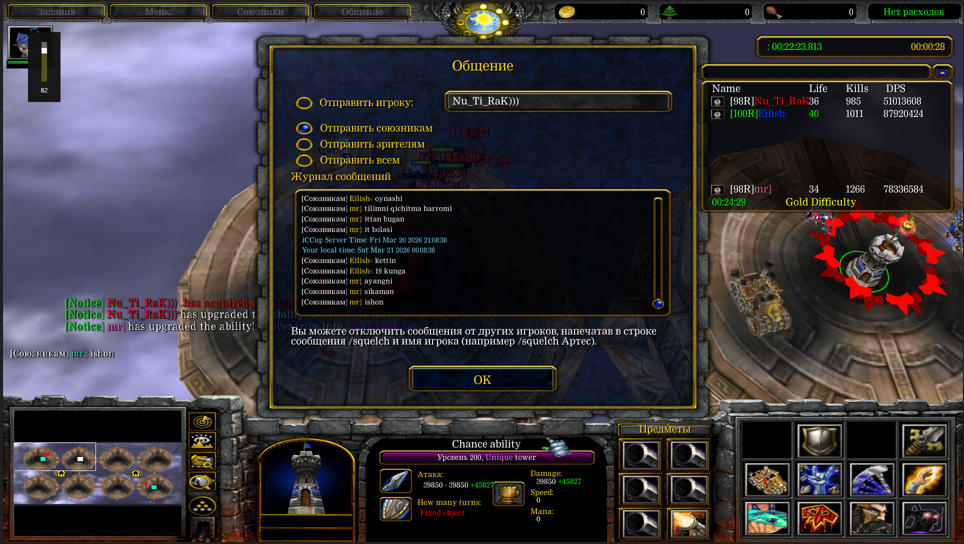964x544 pixels.
Task: Click the minimap
Action: [x=97, y=472]
